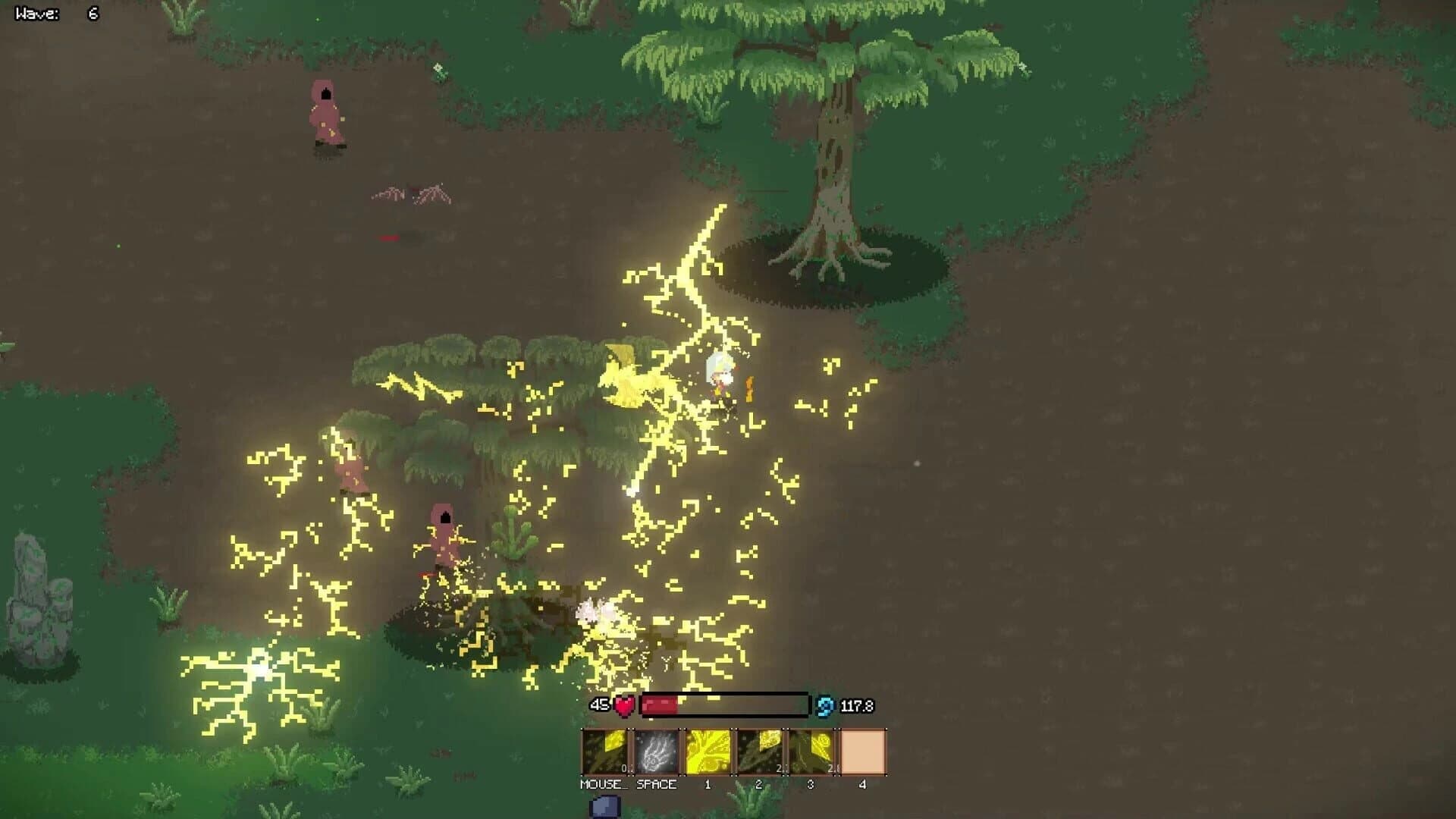Click the hooded enemy in the top left

click(x=326, y=114)
